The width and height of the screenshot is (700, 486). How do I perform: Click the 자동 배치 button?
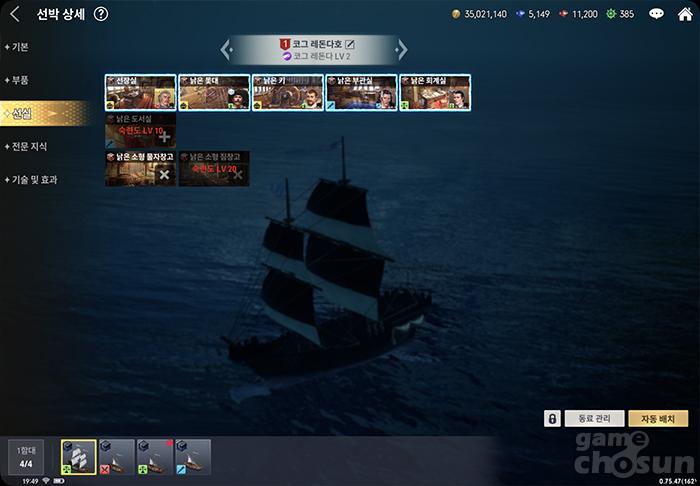[x=658, y=418]
